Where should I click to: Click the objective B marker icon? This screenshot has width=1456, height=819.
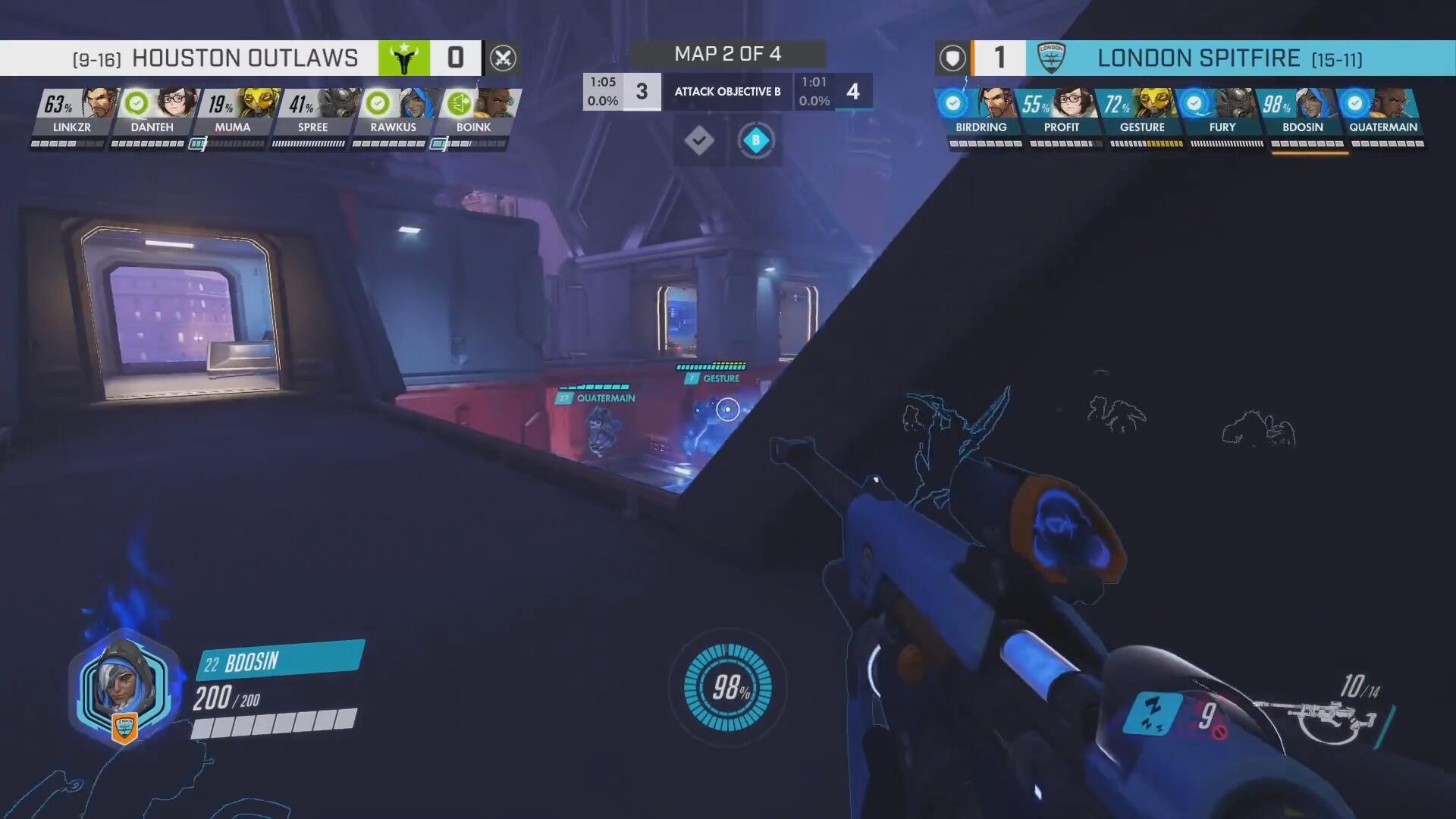click(x=755, y=141)
